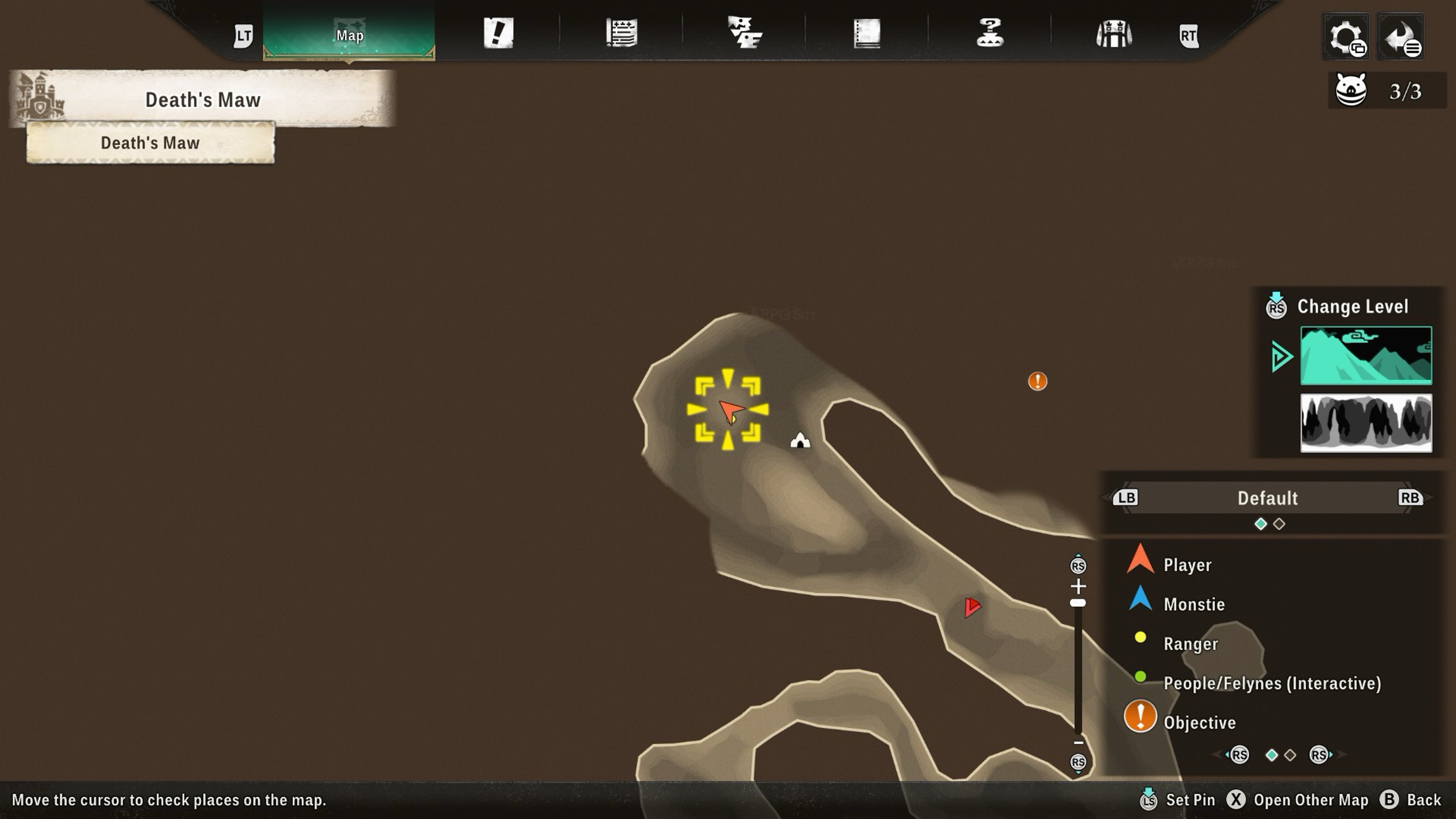
Task: Click the orange objective marker on map
Action: (1037, 381)
